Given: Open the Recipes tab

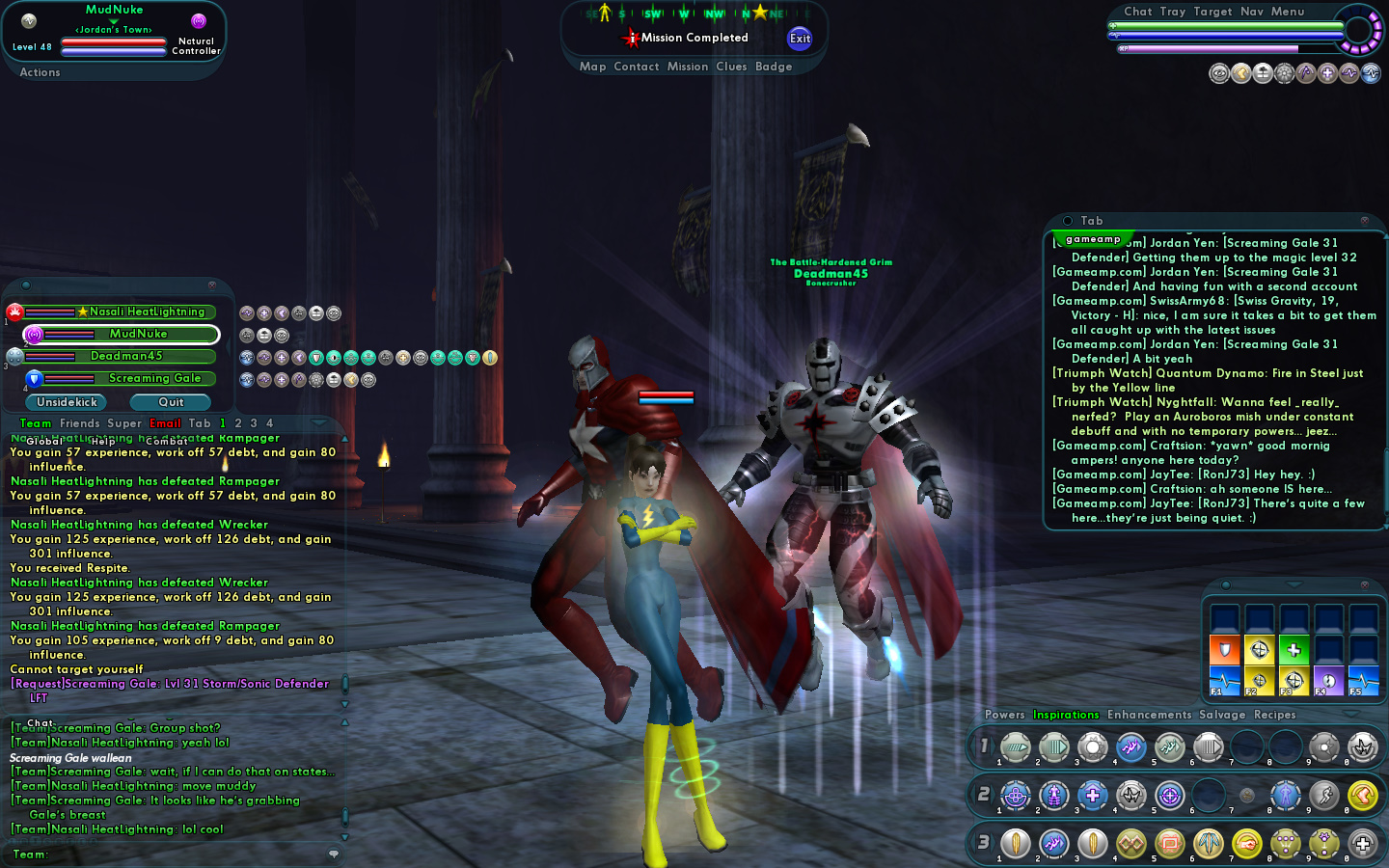Looking at the screenshot, I should pos(1274,715).
